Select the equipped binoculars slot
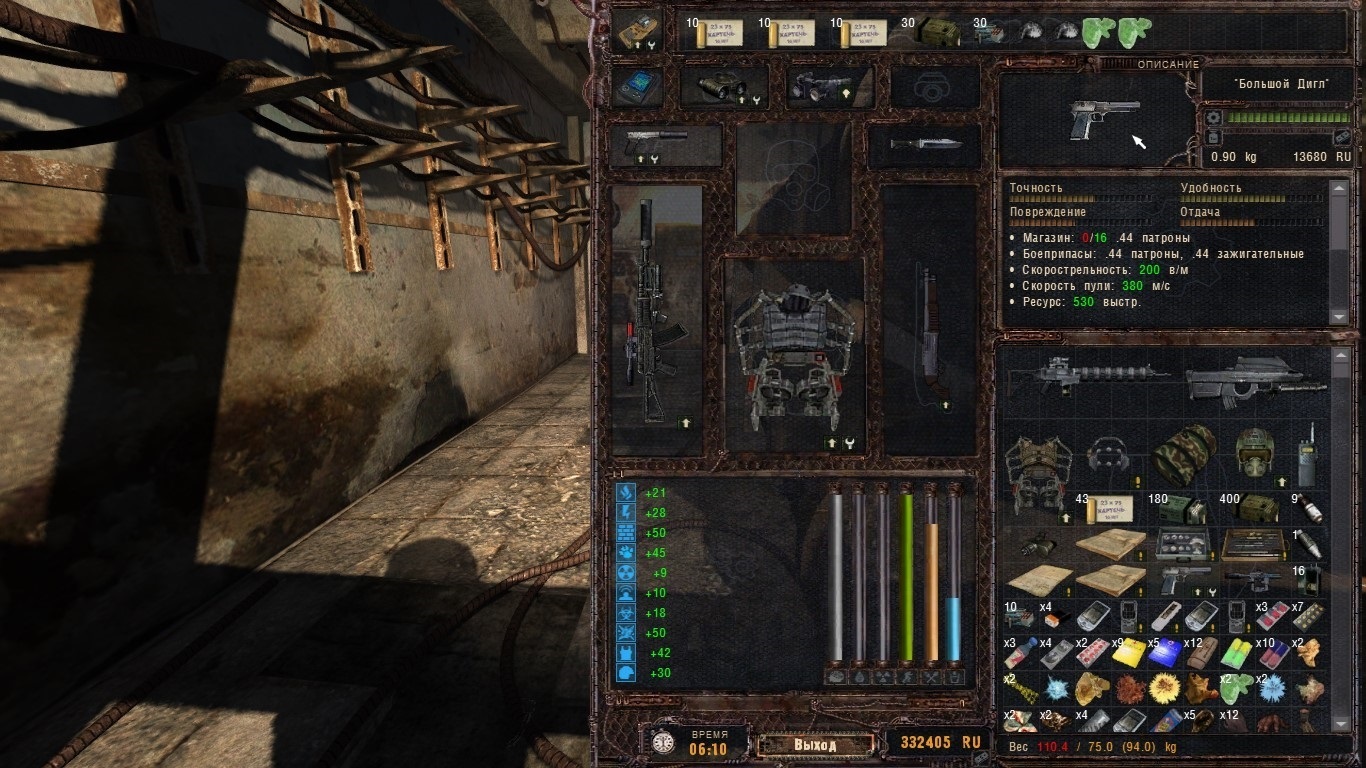1366x768 pixels. (723, 87)
